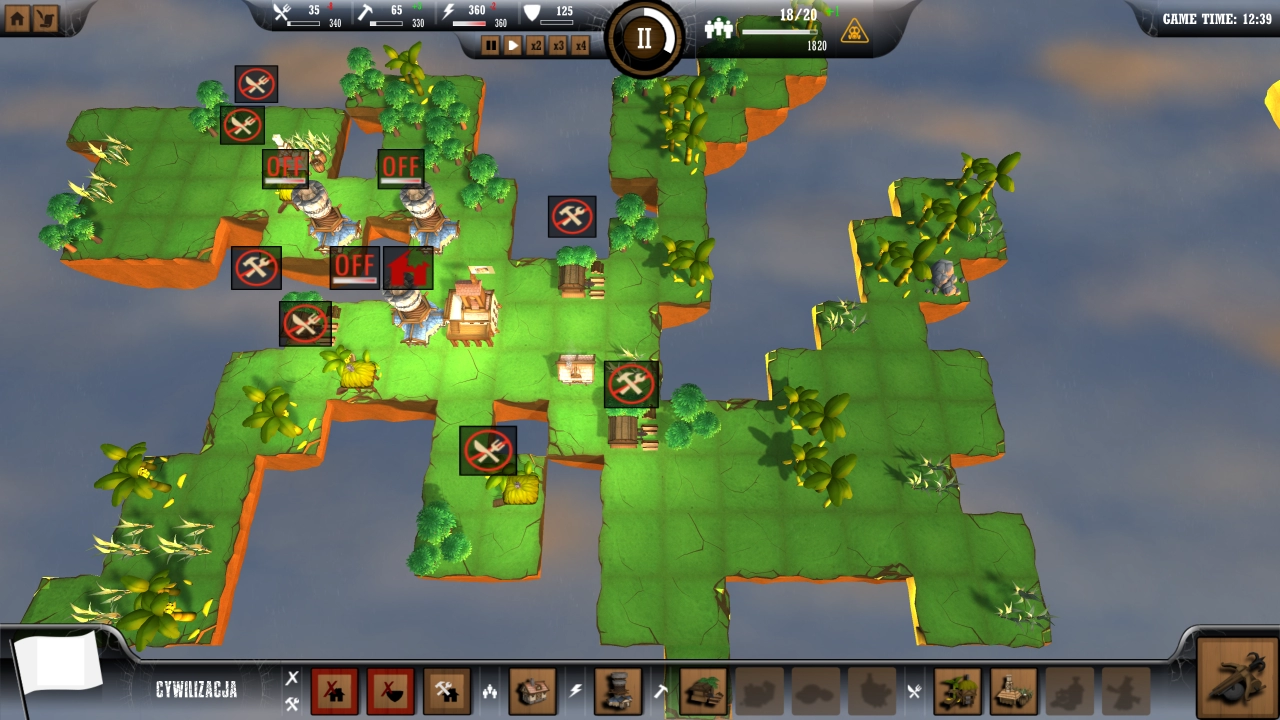The width and height of the screenshot is (1280, 720).
Task: Enable the red house OFF toggle on the map
Action: pos(355,267)
